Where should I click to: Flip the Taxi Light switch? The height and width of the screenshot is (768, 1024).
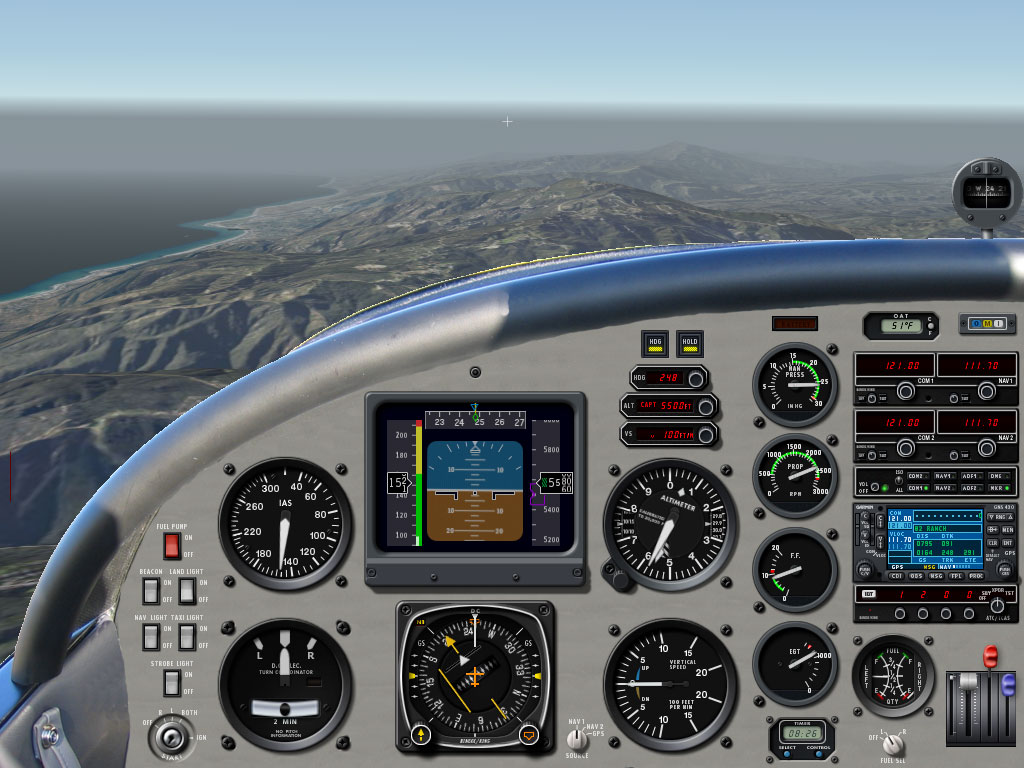coord(187,636)
